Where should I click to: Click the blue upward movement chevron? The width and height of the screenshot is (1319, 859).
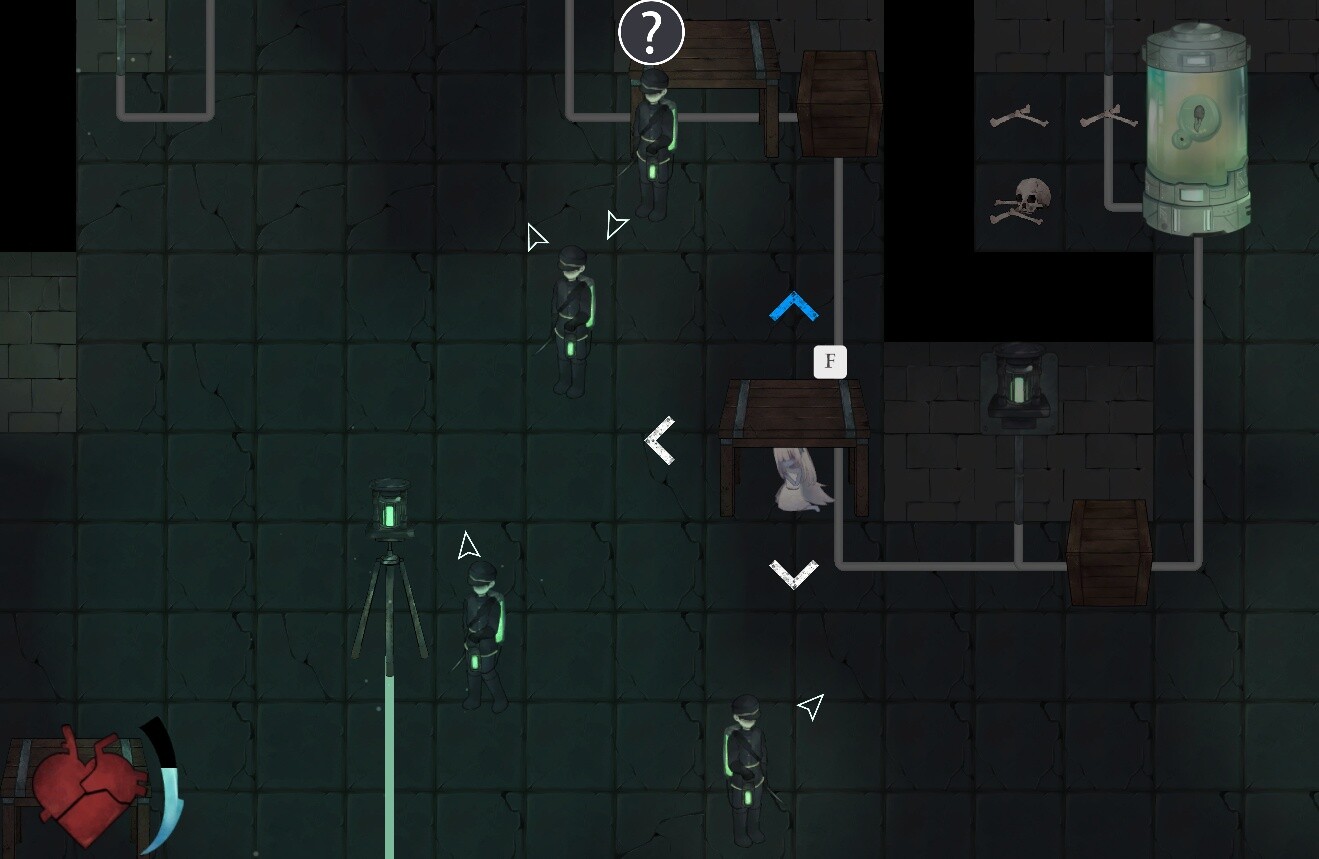pos(793,305)
